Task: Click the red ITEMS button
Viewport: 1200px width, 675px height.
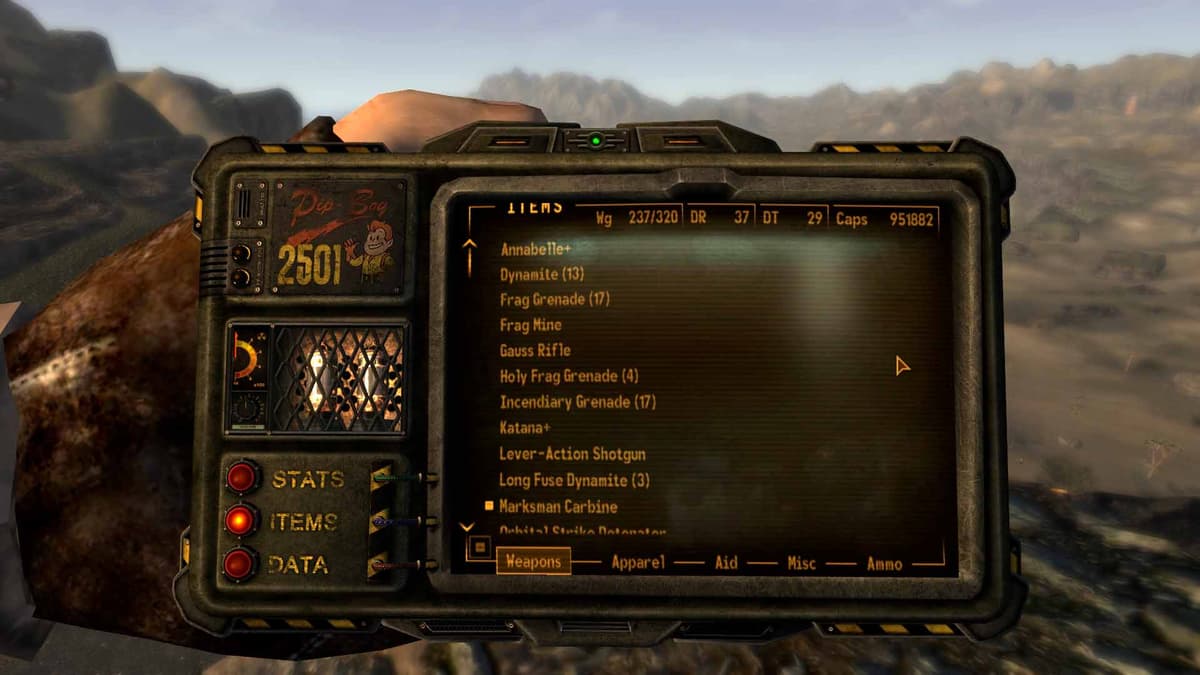Action: (x=241, y=520)
